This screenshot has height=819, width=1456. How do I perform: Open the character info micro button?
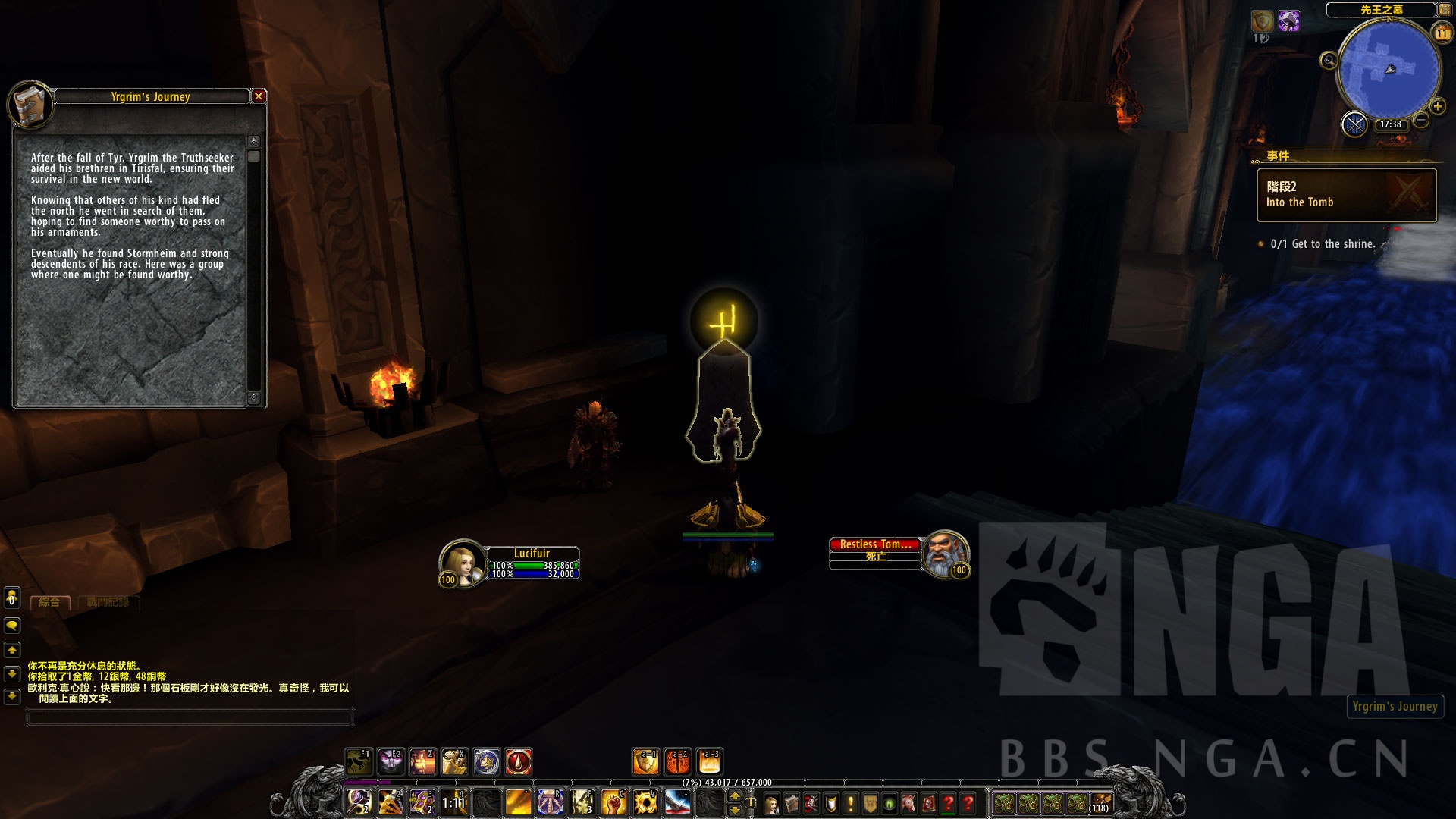click(x=771, y=804)
